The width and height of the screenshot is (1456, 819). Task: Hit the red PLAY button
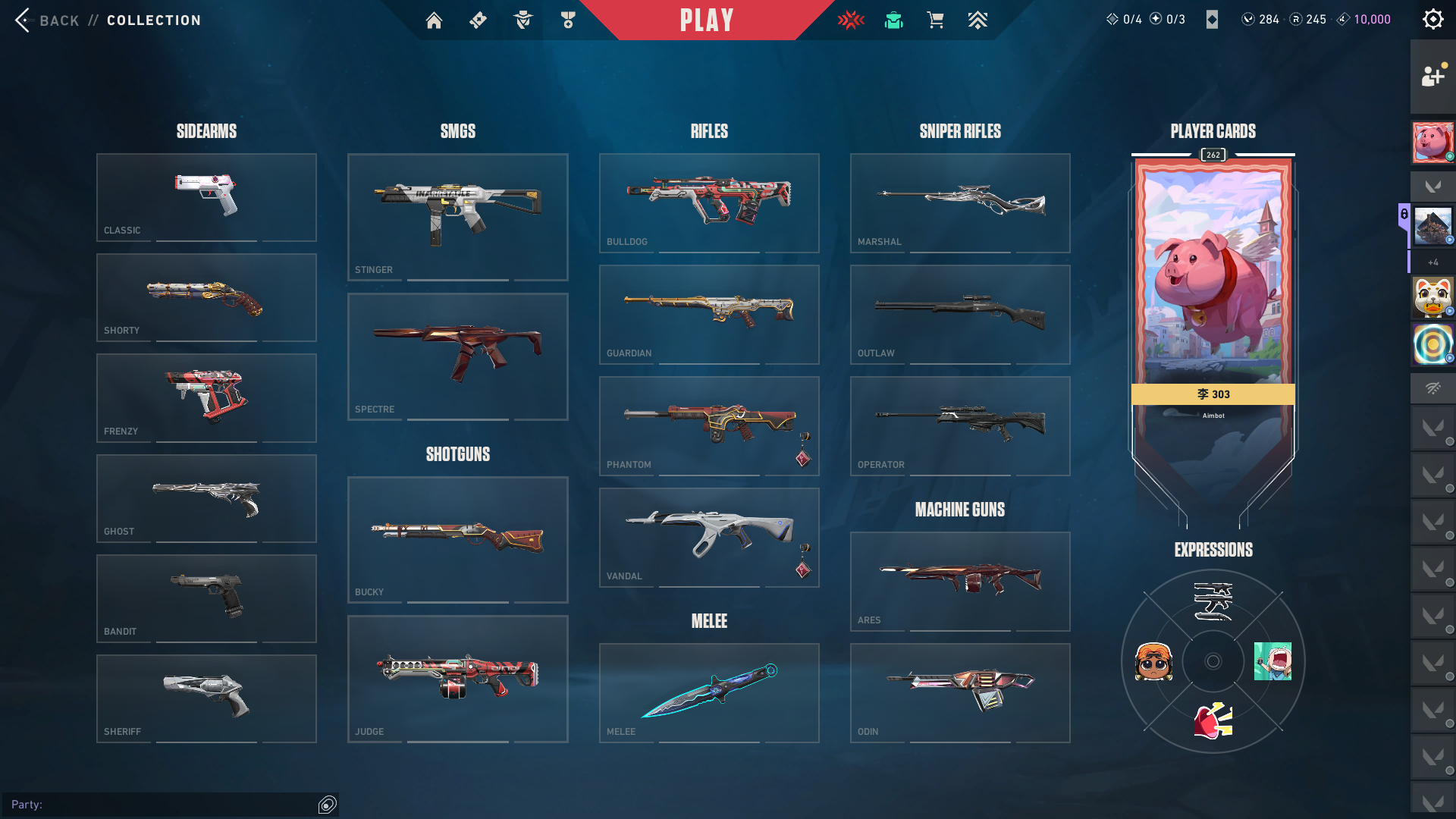[x=707, y=20]
